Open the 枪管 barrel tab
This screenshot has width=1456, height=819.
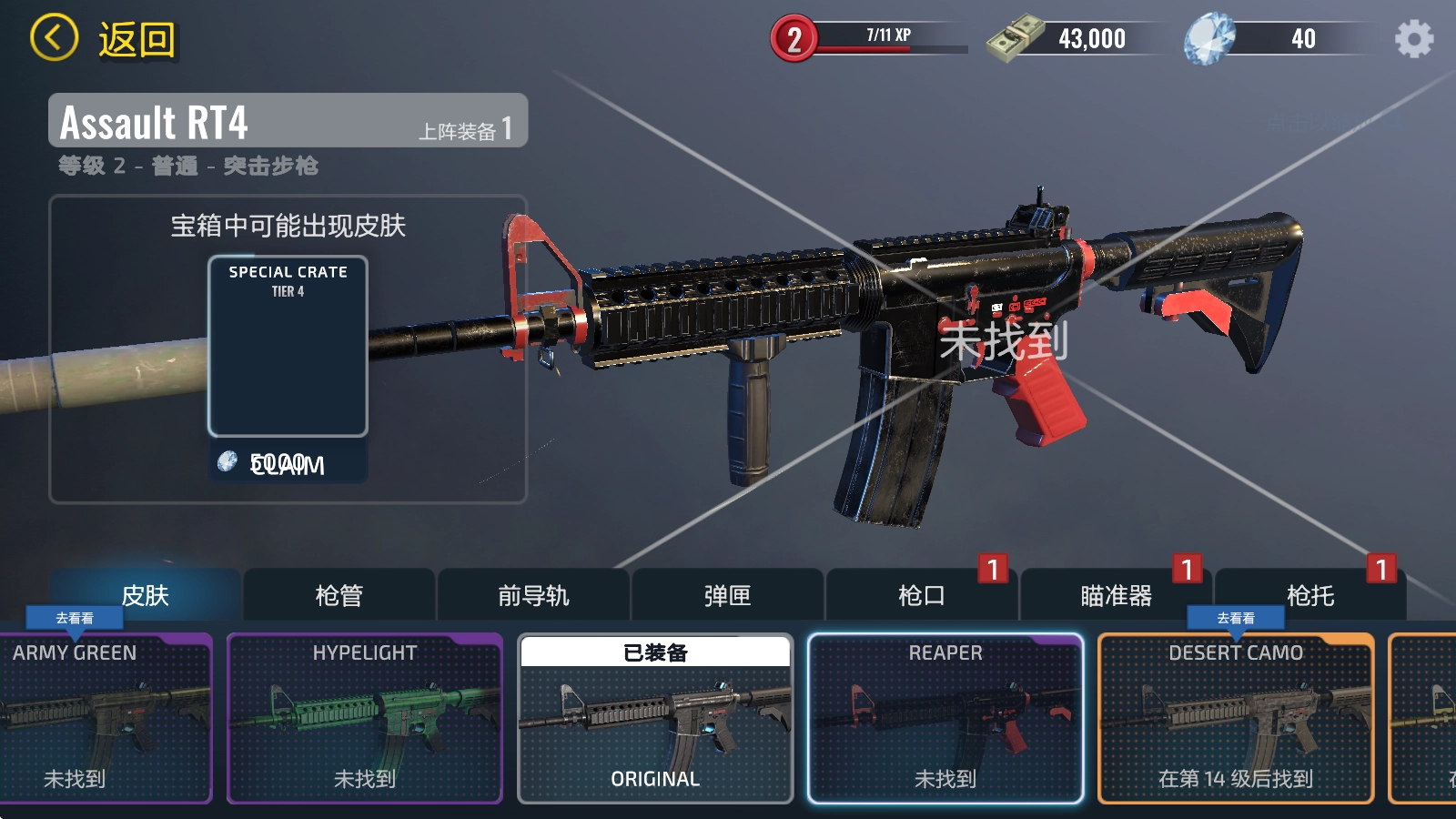click(x=339, y=595)
